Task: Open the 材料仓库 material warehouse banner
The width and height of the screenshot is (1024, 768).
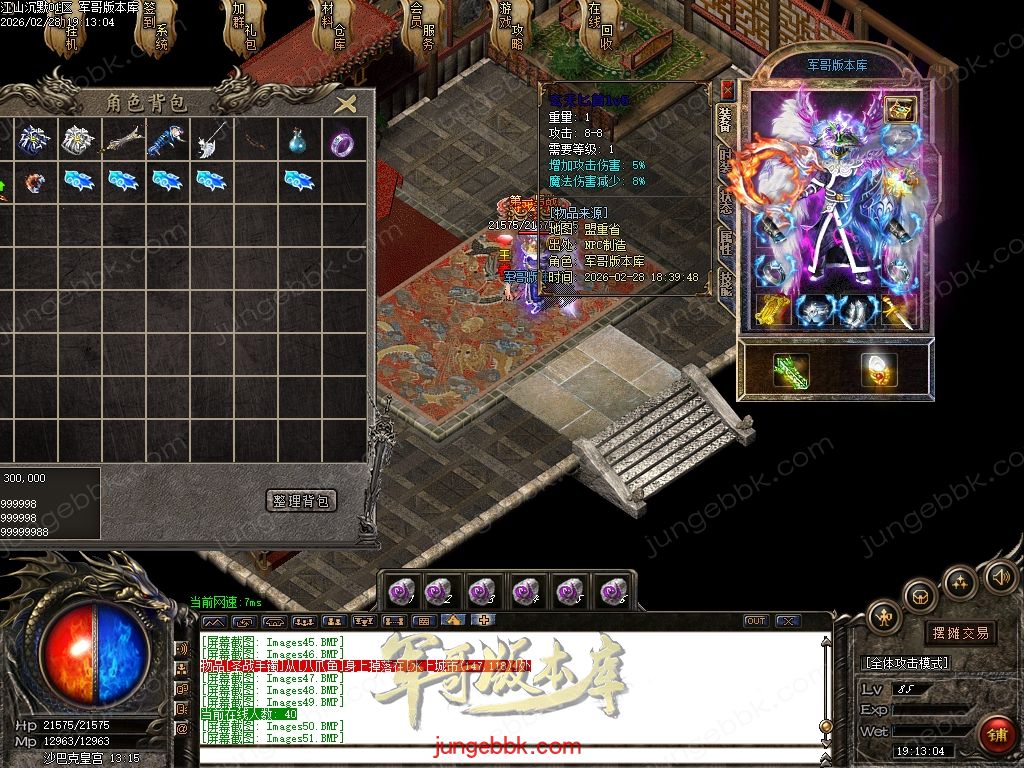Action: [x=333, y=28]
